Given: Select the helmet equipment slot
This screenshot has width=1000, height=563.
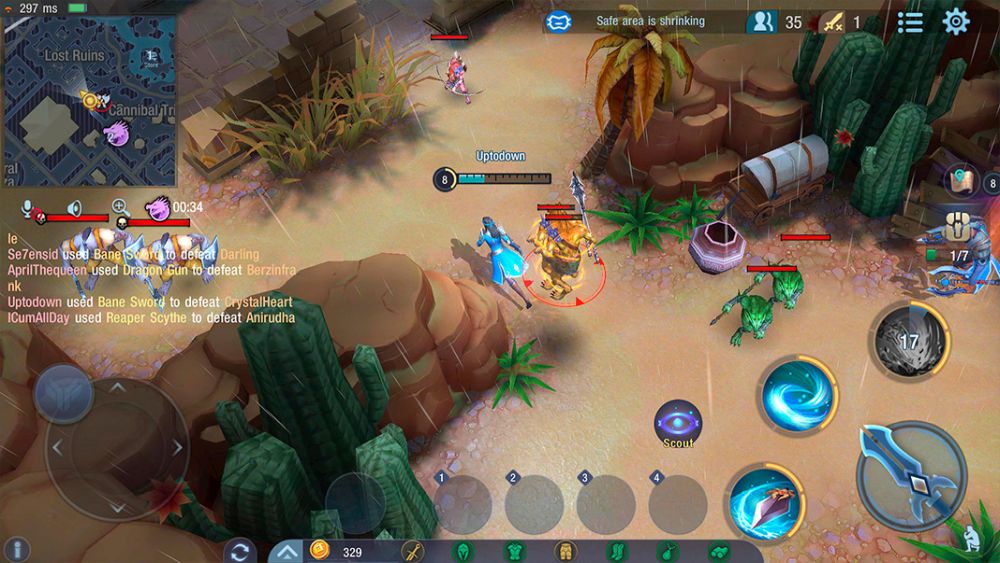Looking at the screenshot, I should [463, 552].
